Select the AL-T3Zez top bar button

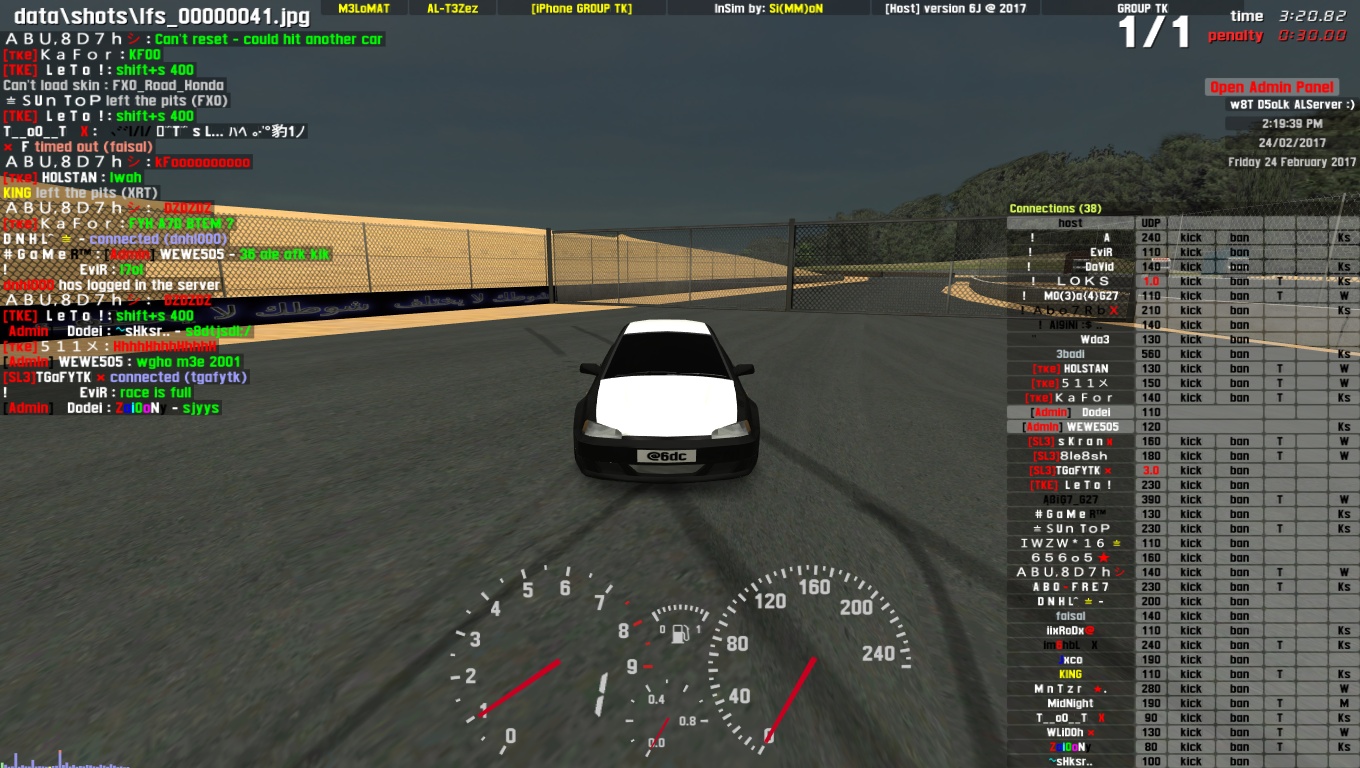[454, 8]
